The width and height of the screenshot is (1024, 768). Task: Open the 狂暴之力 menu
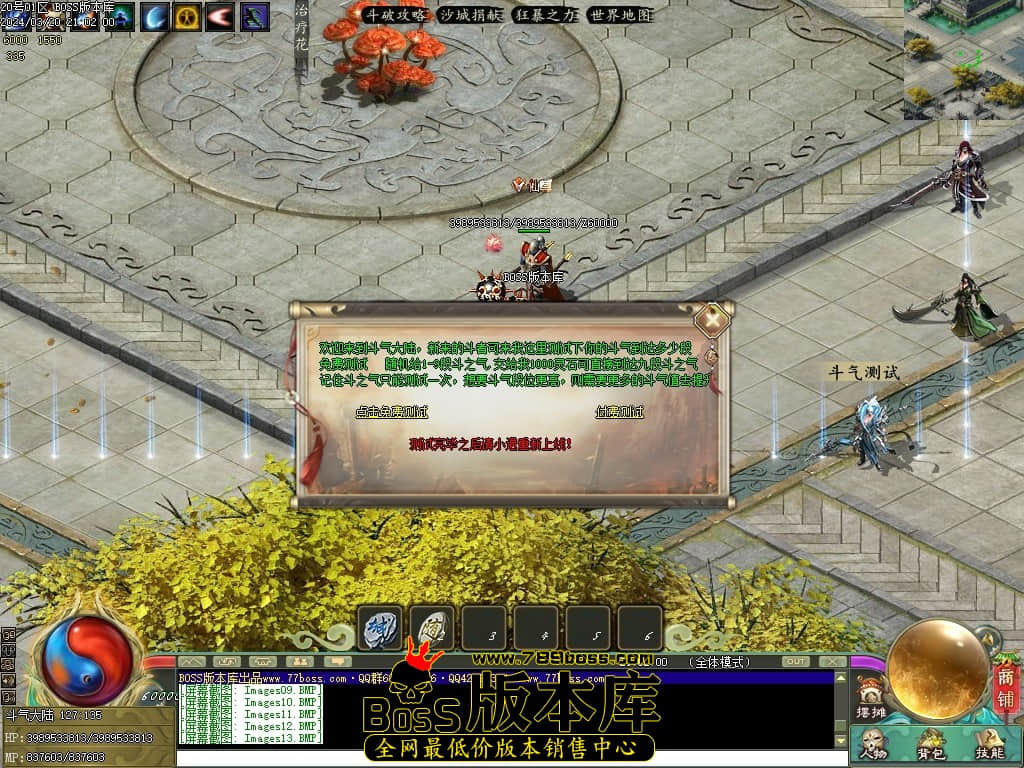(545, 15)
